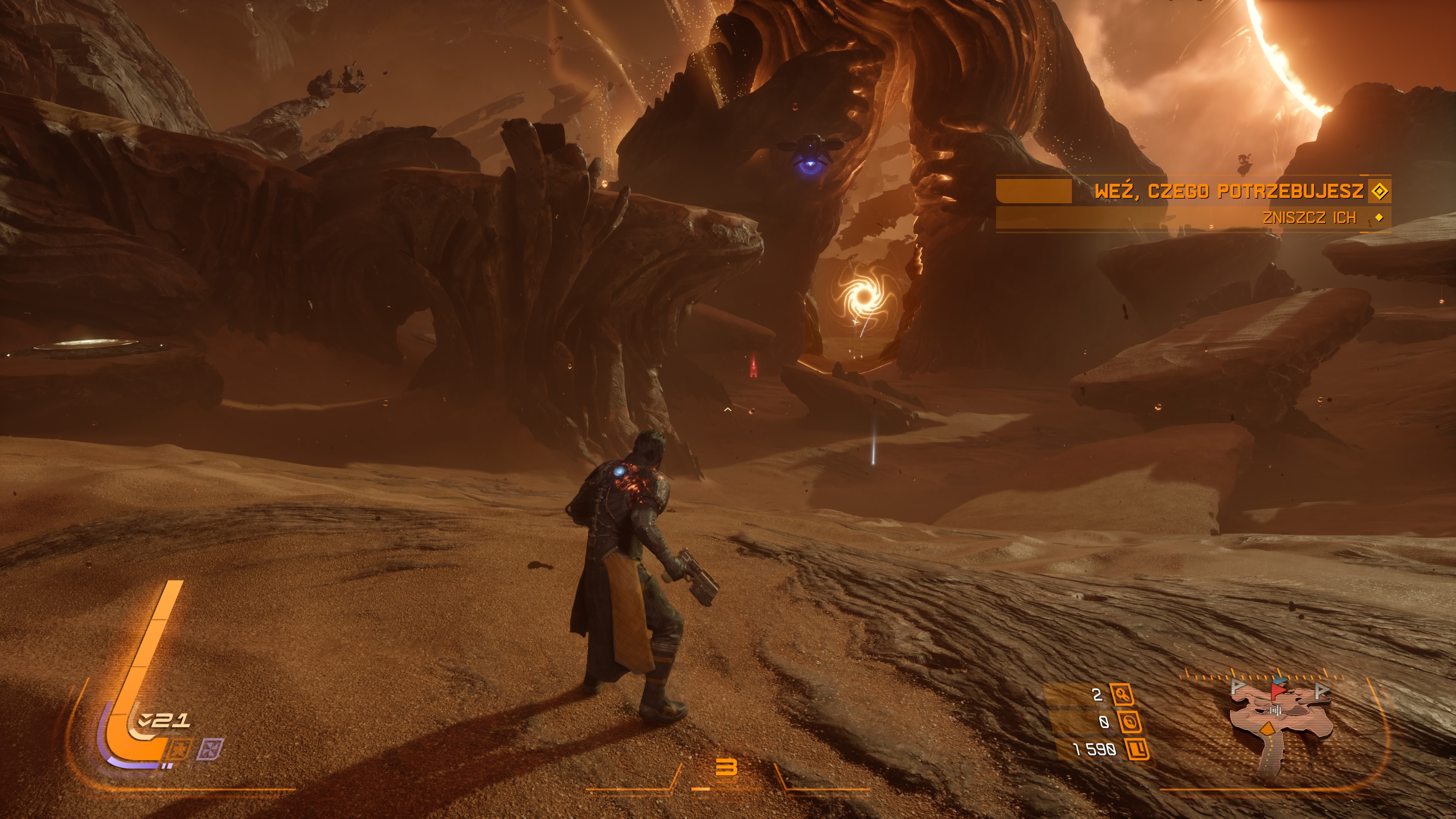Viewport: 1456px width, 819px height.
Task: Open the minimap of the area
Action: 1280,721
